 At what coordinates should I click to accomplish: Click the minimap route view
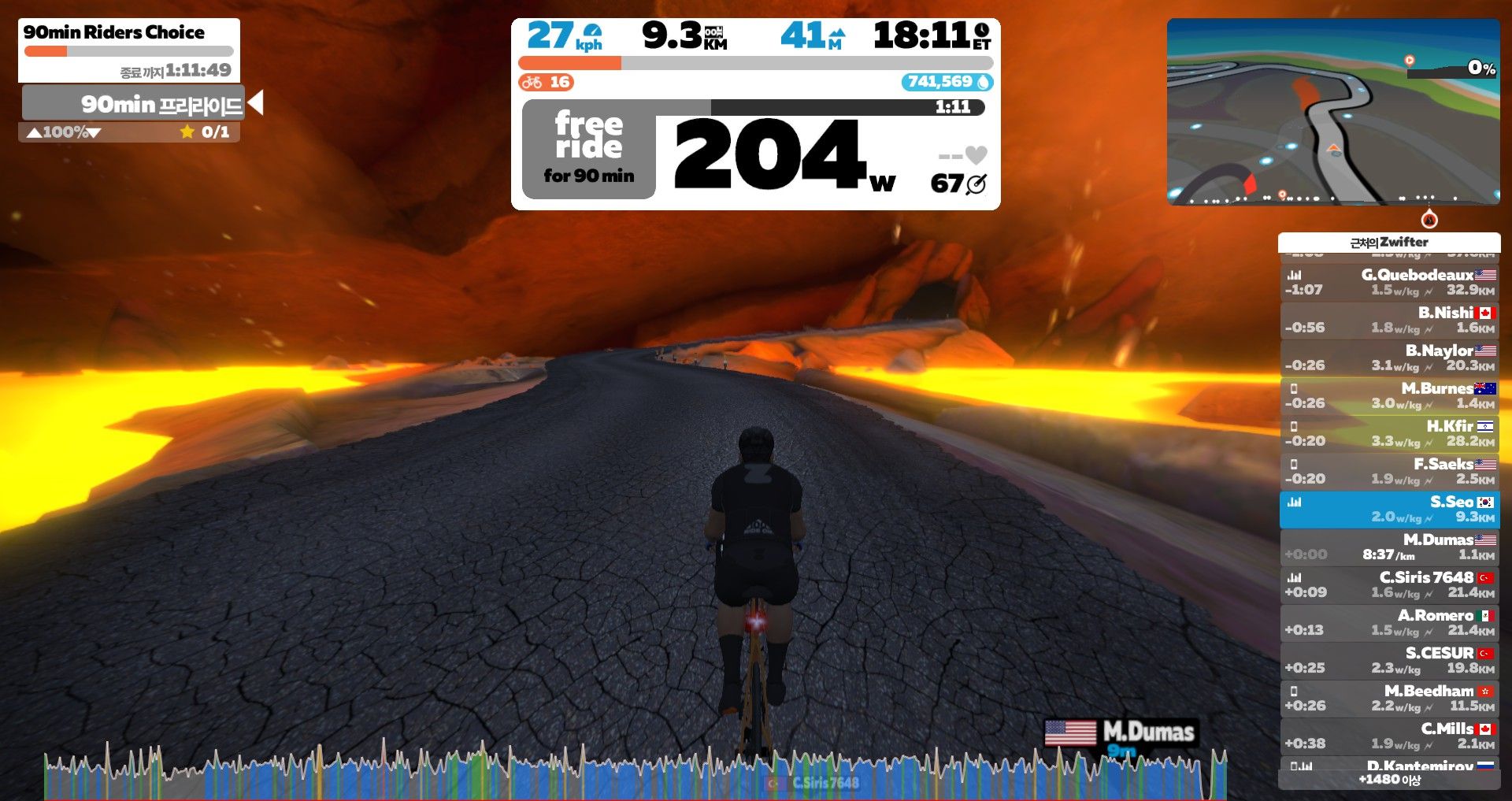pyautogui.click(x=1332, y=112)
